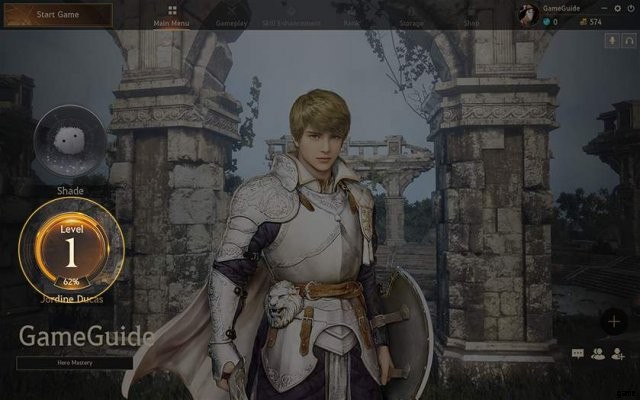
Task: Open the Level 1 hero emblem
Action: click(71, 246)
